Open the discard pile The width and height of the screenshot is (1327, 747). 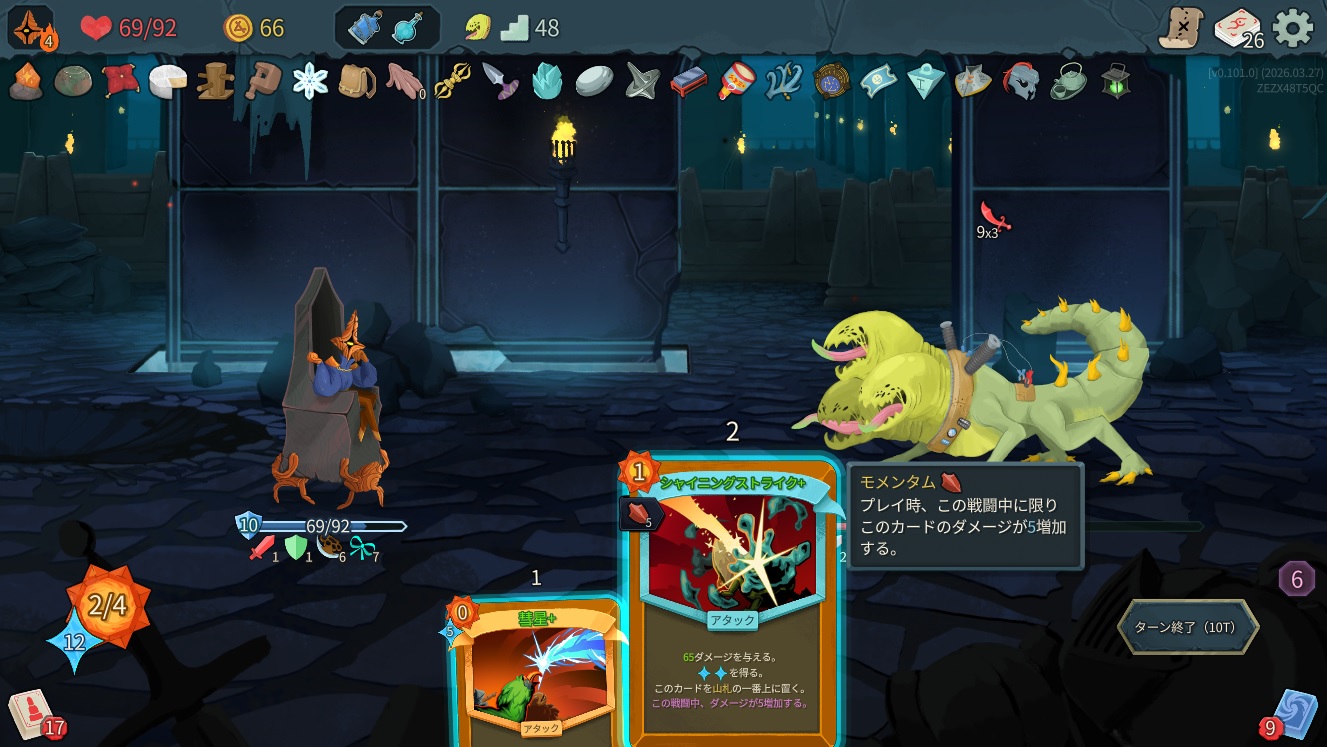[1294, 714]
